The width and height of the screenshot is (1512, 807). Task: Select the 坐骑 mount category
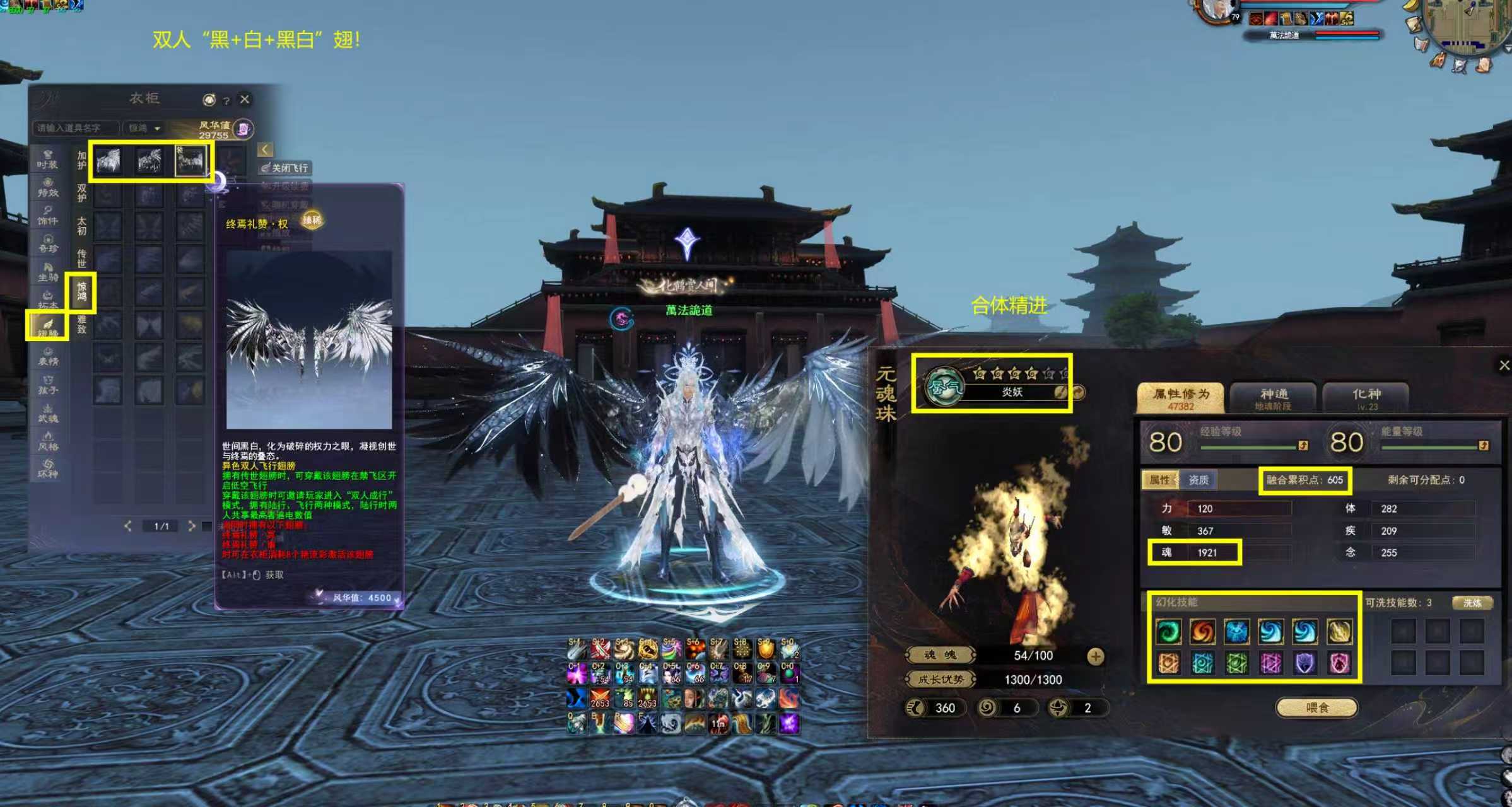[x=47, y=271]
